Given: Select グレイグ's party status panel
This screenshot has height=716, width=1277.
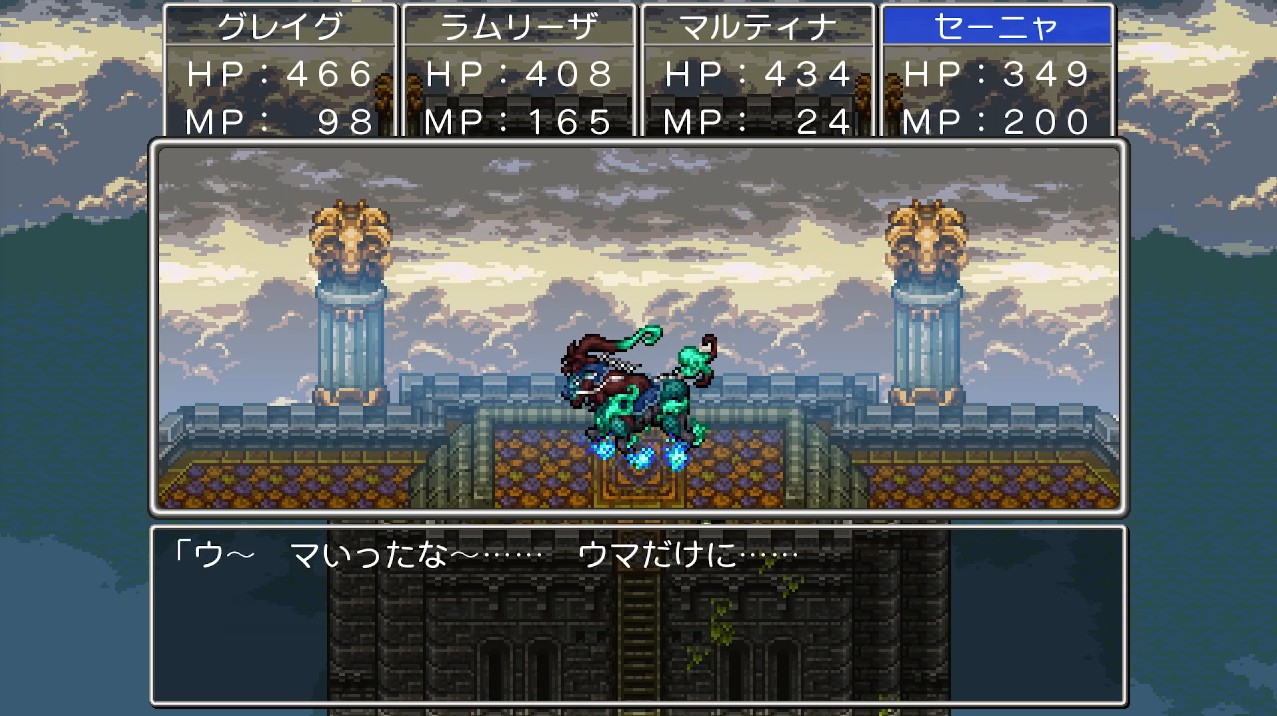Looking at the screenshot, I should point(279,72).
